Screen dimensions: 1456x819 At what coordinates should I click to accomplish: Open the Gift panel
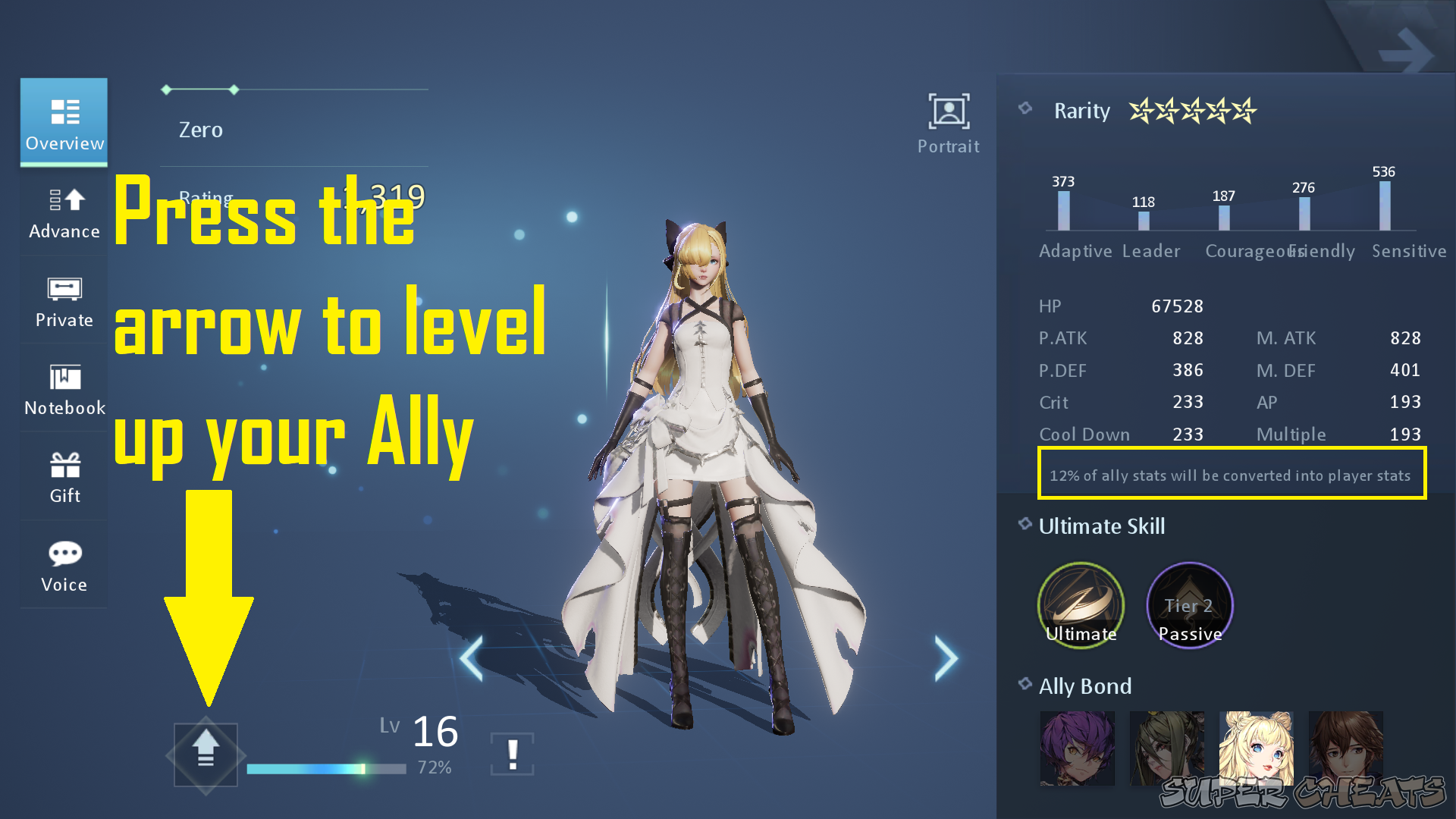(64, 476)
